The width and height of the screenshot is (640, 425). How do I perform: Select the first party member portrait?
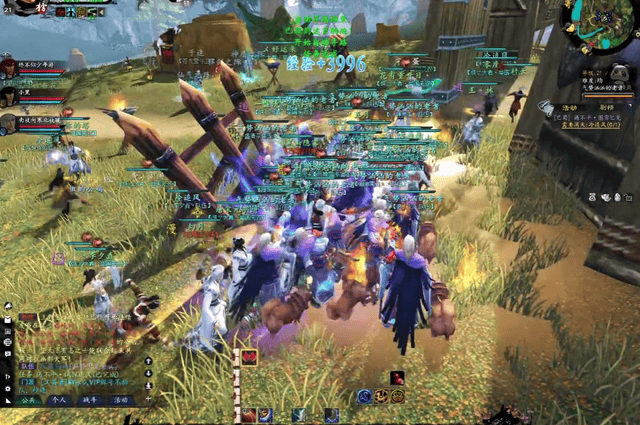point(9,67)
